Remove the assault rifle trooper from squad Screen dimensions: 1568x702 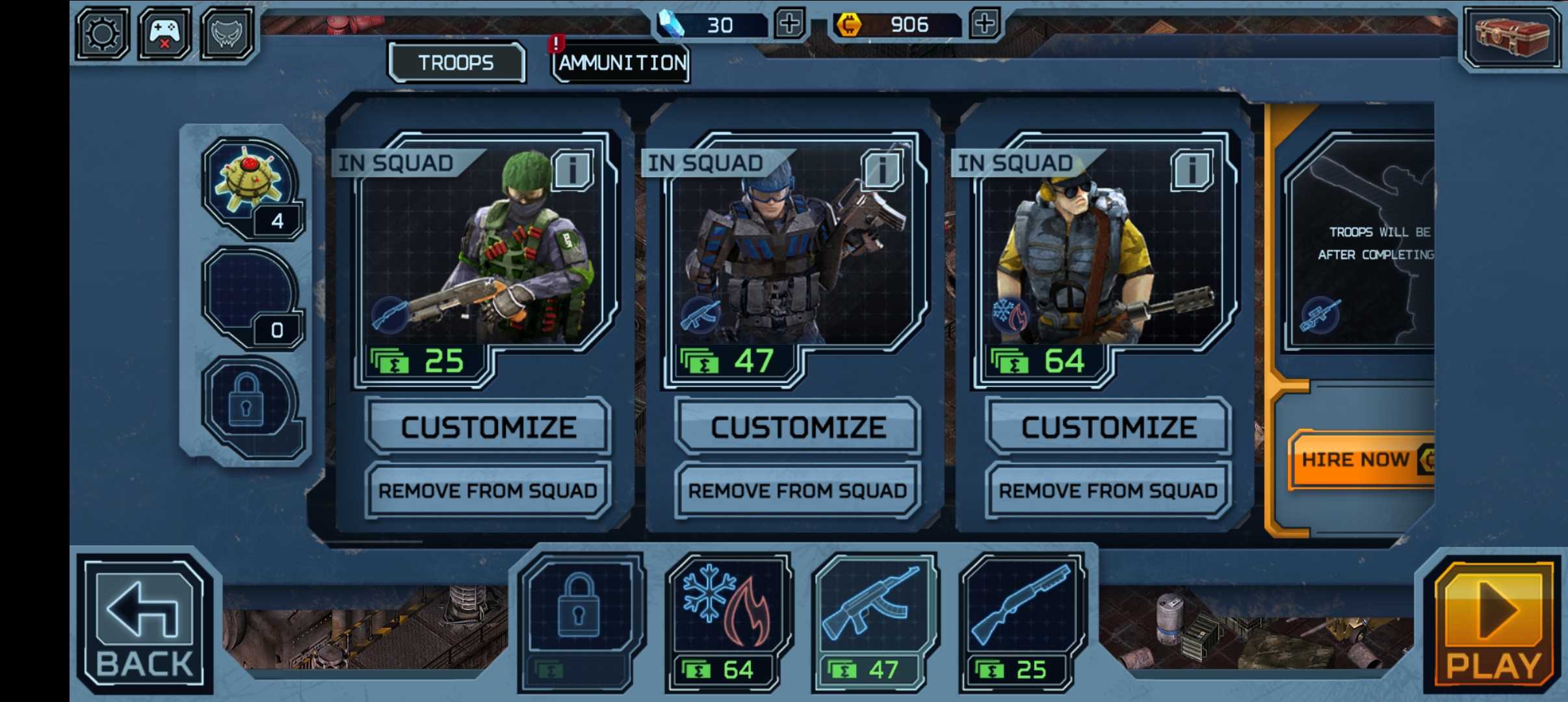coord(798,491)
